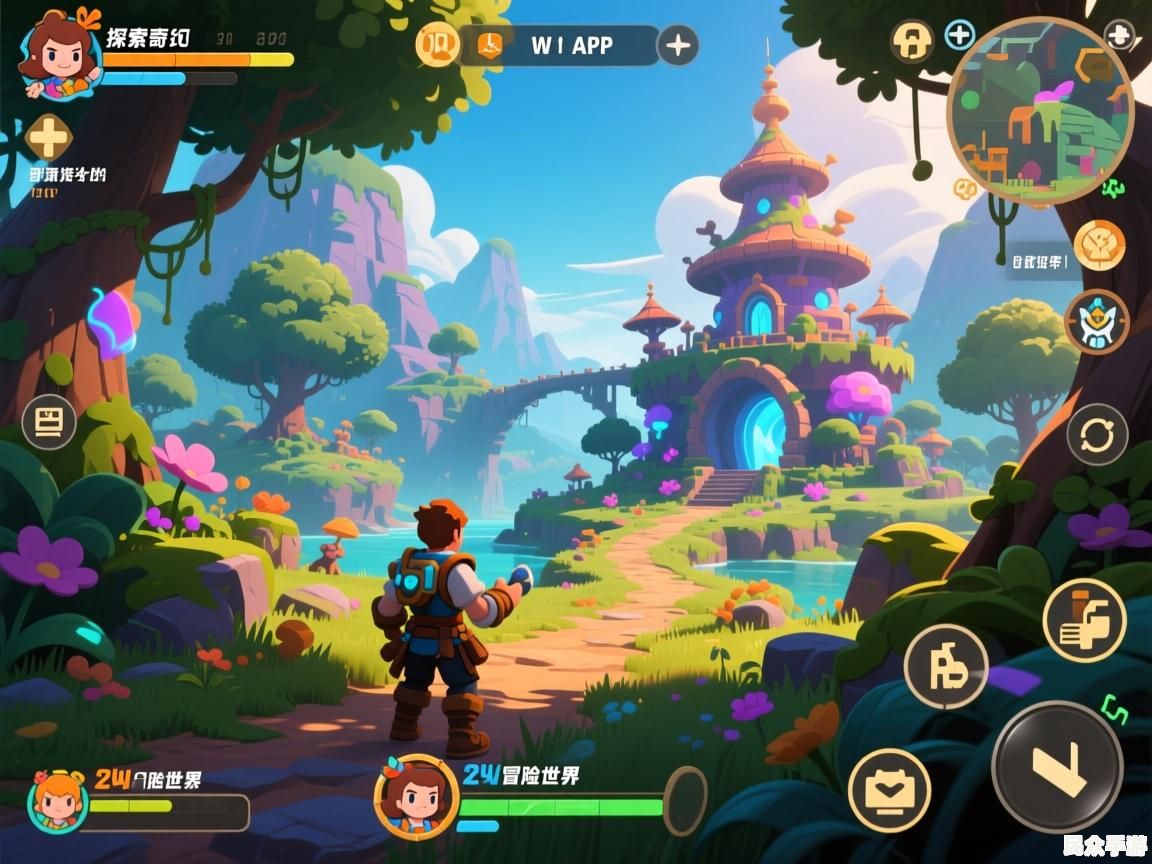Activate the fist grab skill button

click(1084, 620)
